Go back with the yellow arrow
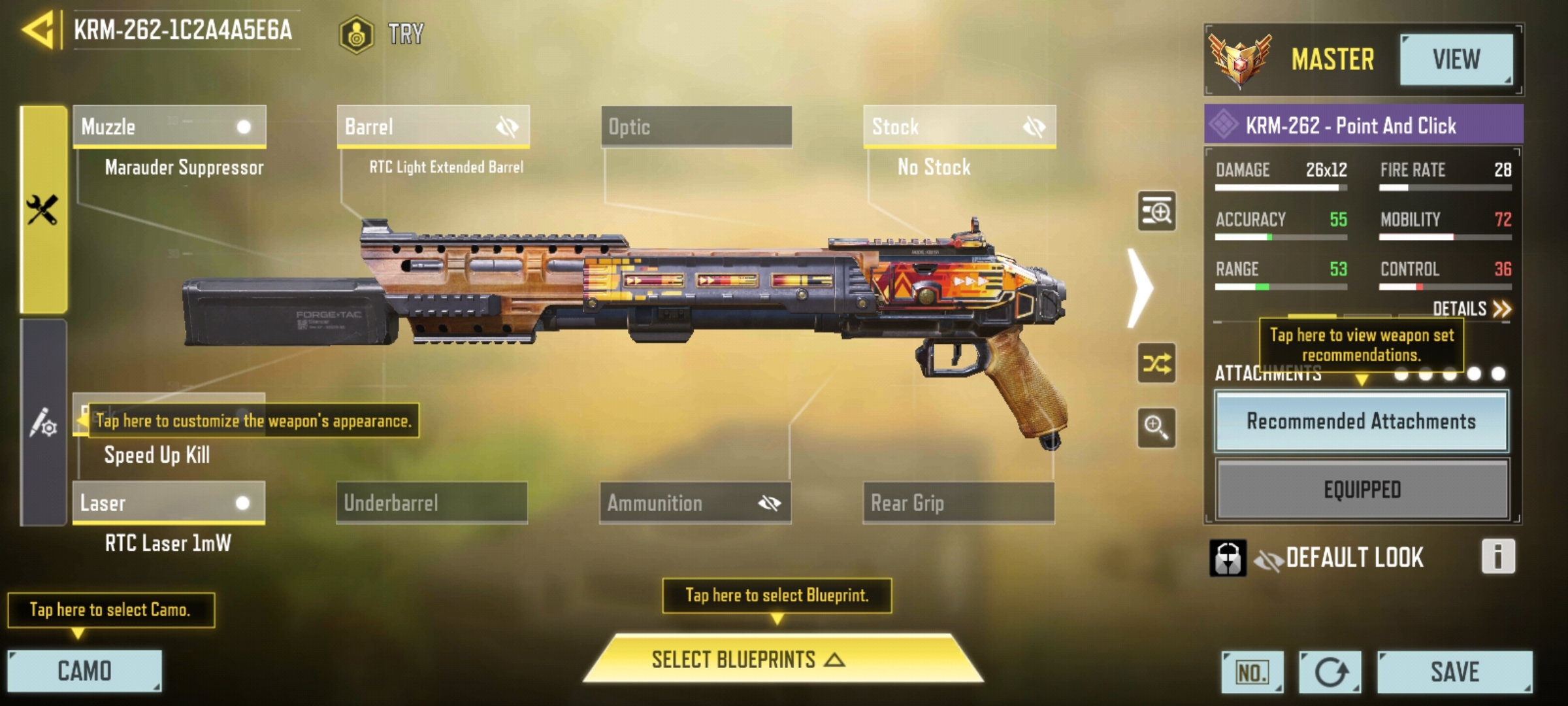The height and width of the screenshot is (706, 1568). tap(38, 30)
